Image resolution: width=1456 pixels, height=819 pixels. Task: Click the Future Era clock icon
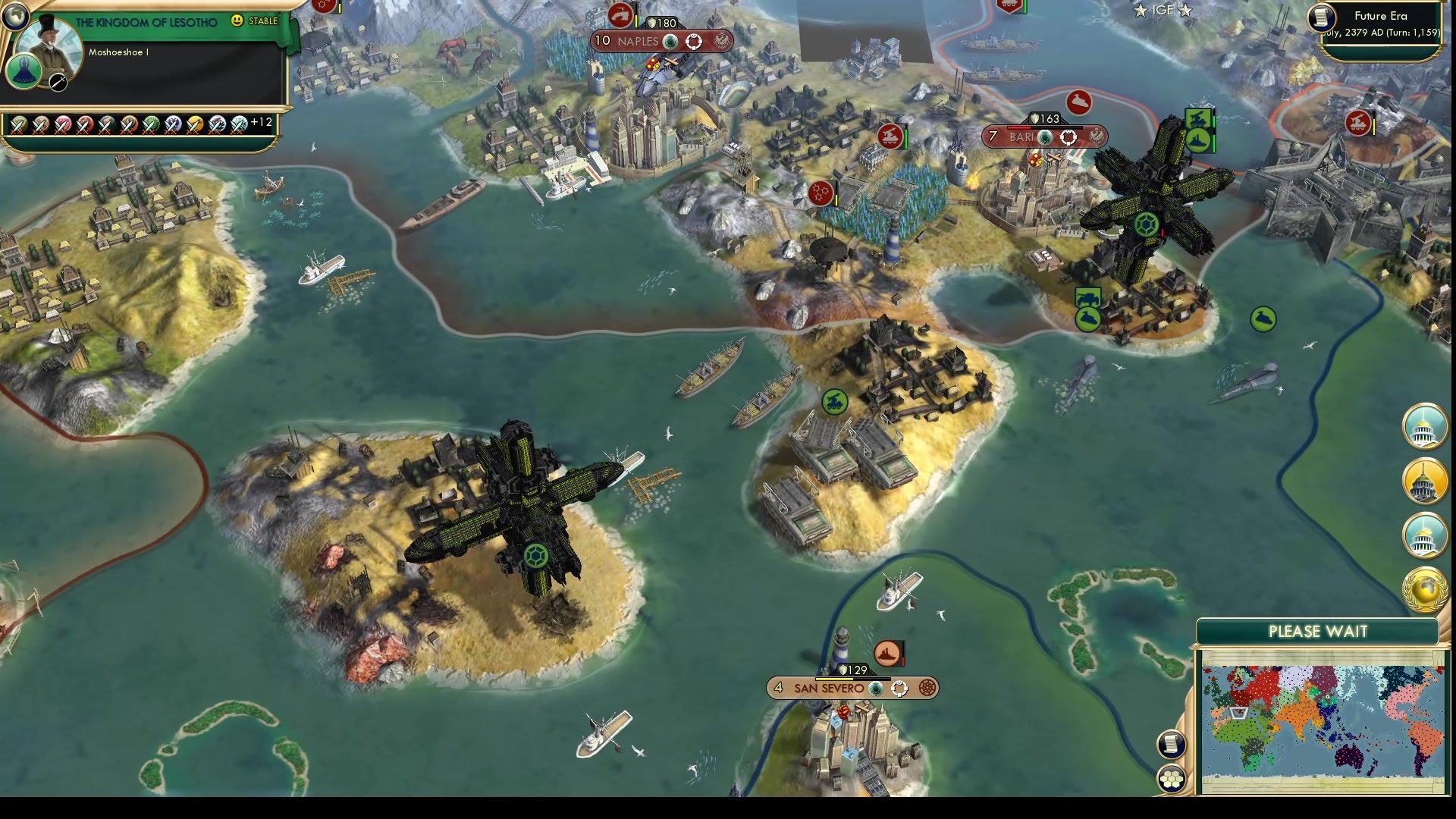(1321, 16)
